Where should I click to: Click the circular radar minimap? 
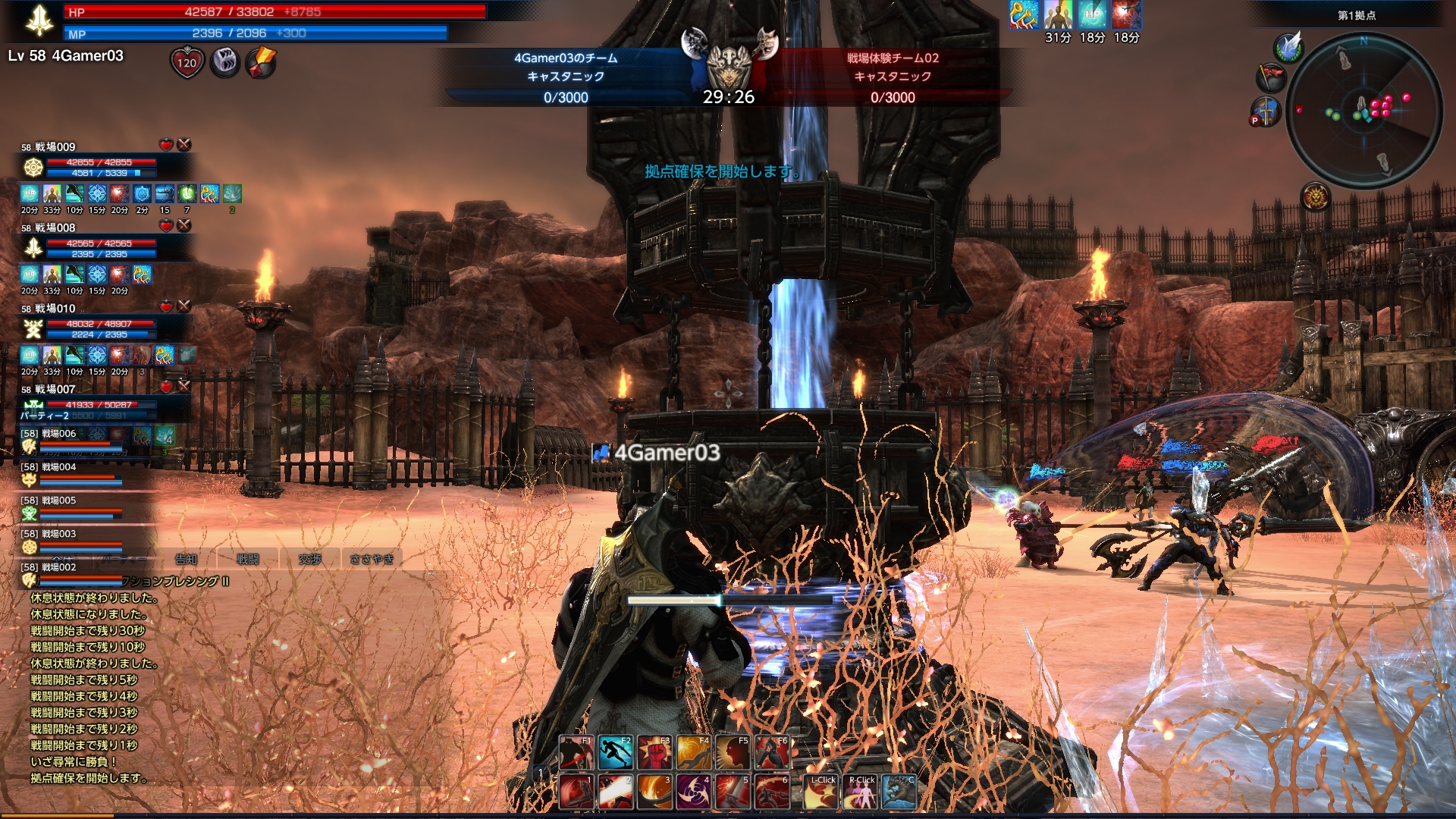1363,110
